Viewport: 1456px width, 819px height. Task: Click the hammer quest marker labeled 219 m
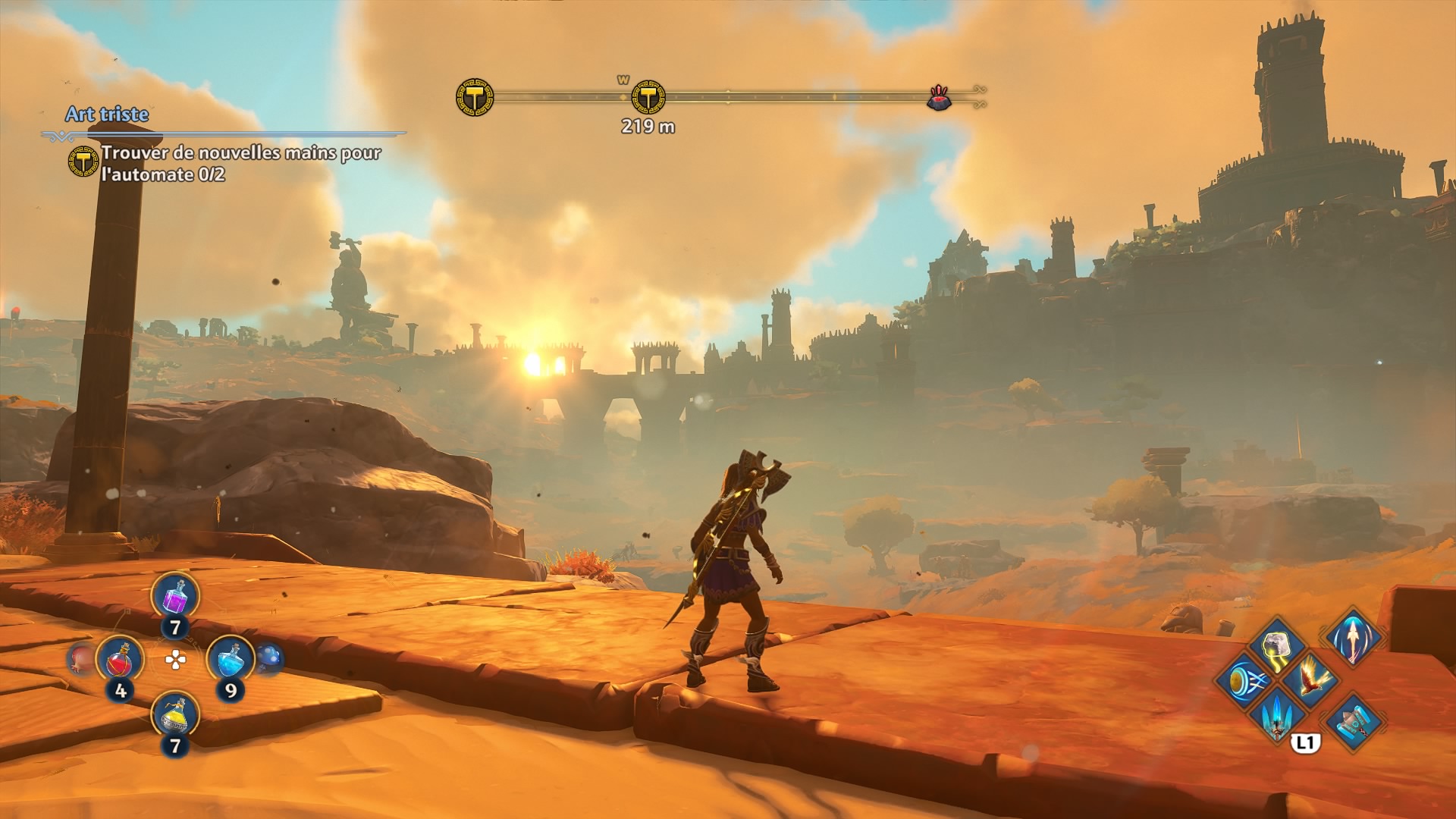(x=648, y=97)
